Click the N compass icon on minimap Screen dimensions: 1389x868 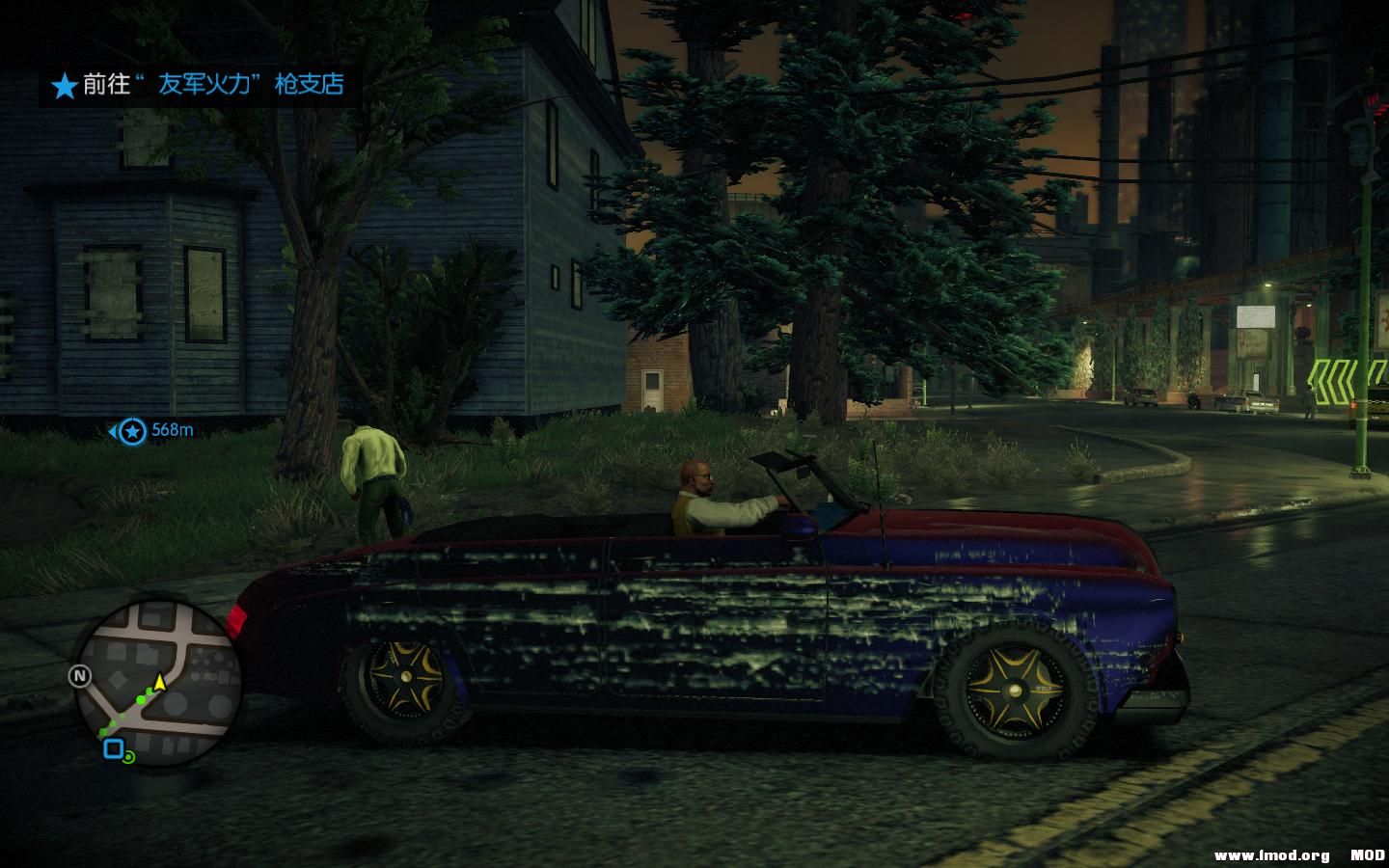point(79,676)
